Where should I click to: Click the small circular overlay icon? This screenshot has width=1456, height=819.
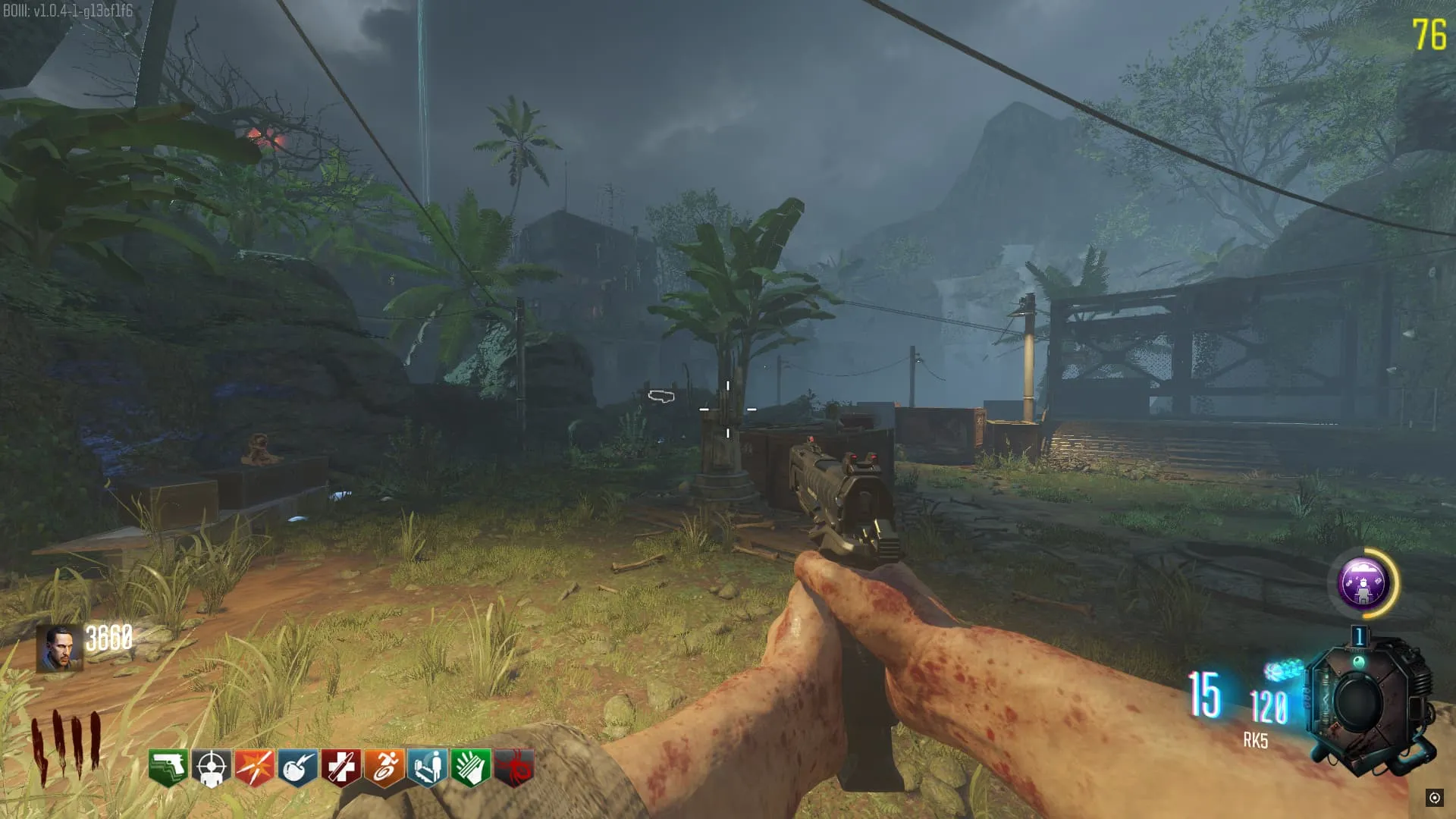(1434, 797)
